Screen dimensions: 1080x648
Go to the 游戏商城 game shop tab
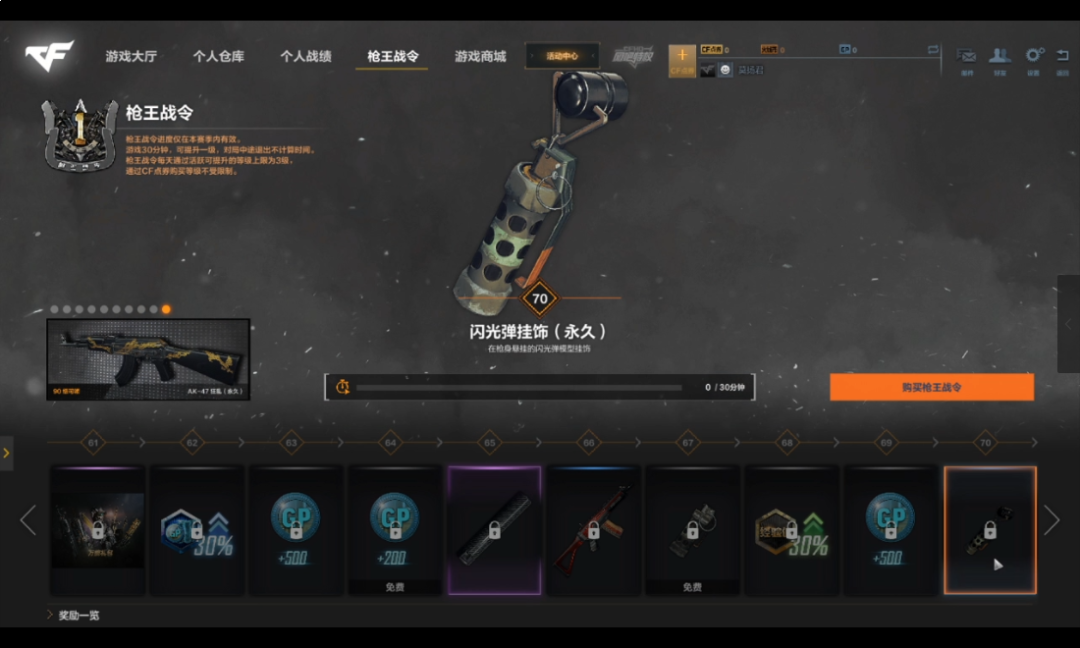pos(480,57)
